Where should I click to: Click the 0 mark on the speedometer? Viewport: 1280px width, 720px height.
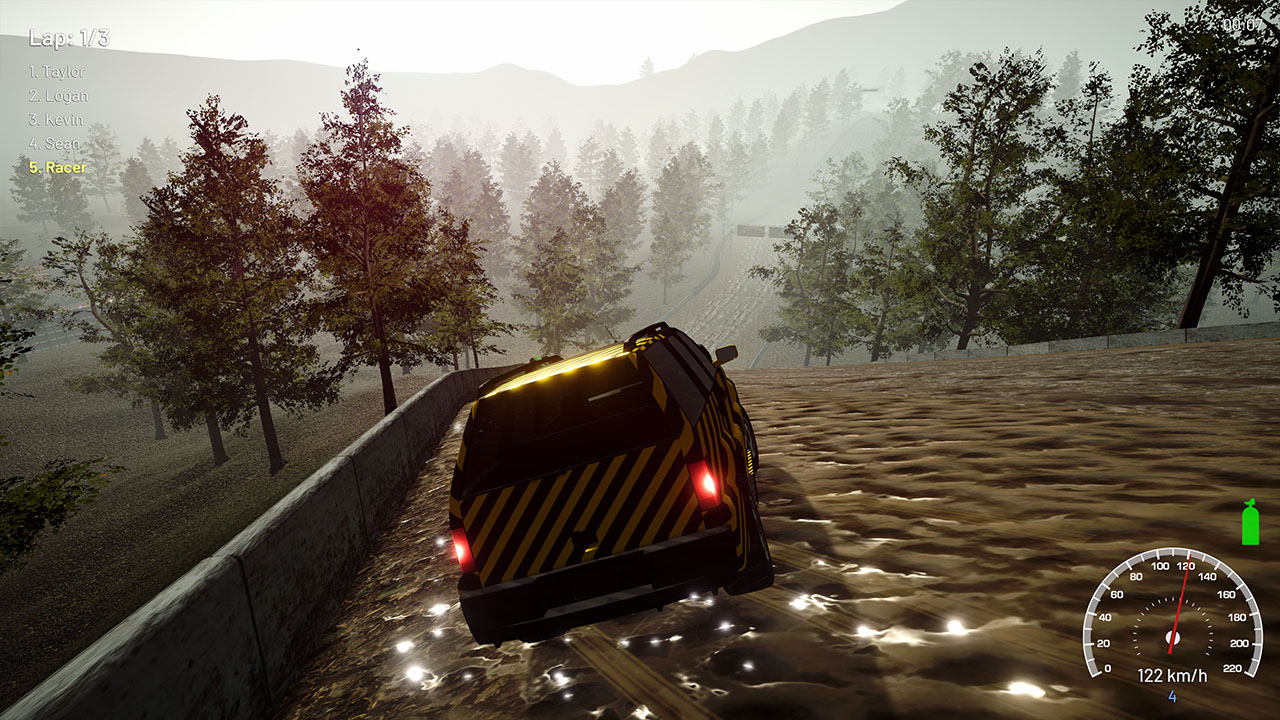(x=1107, y=668)
